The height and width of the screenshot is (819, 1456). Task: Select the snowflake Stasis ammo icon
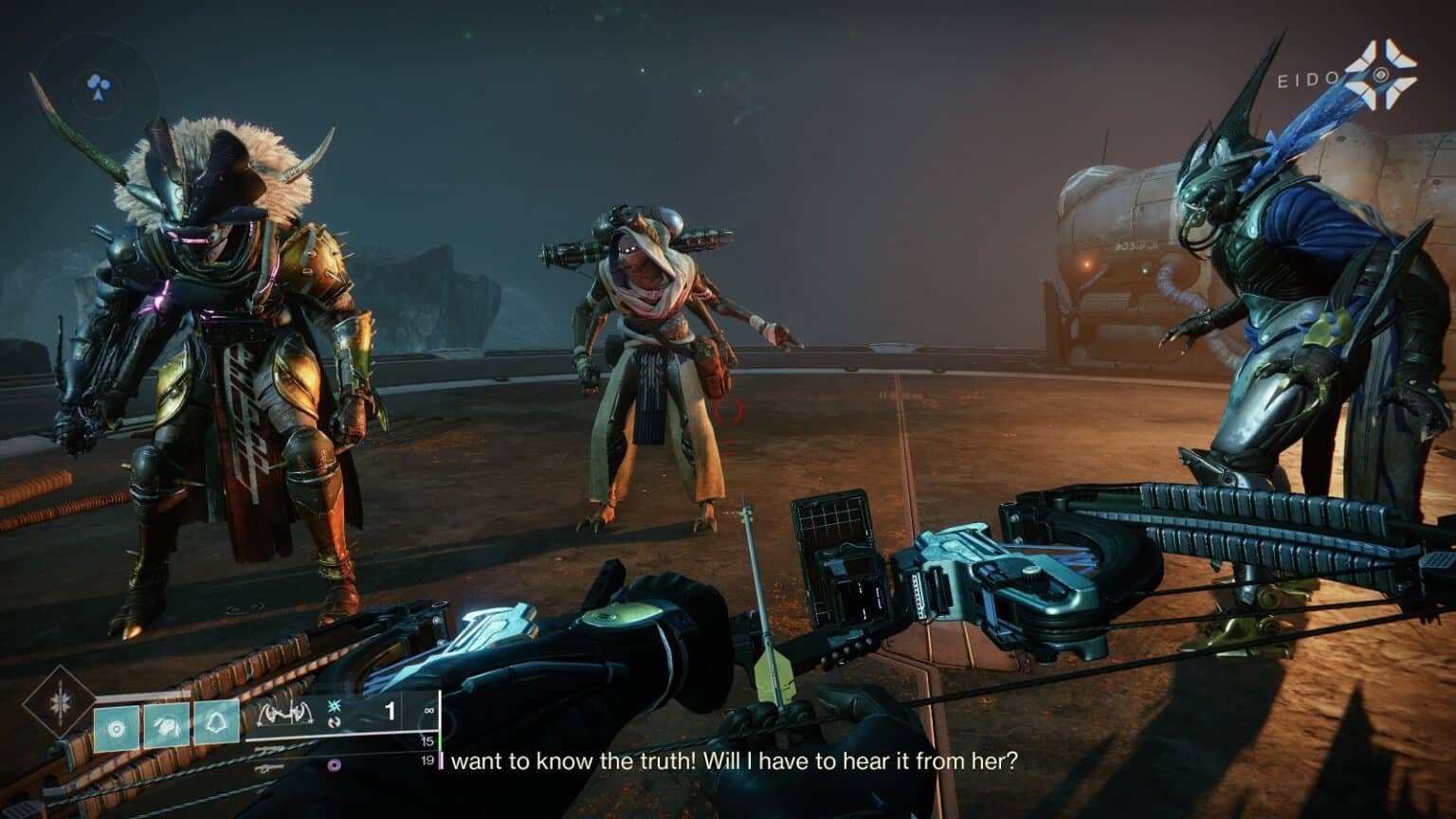(334, 706)
